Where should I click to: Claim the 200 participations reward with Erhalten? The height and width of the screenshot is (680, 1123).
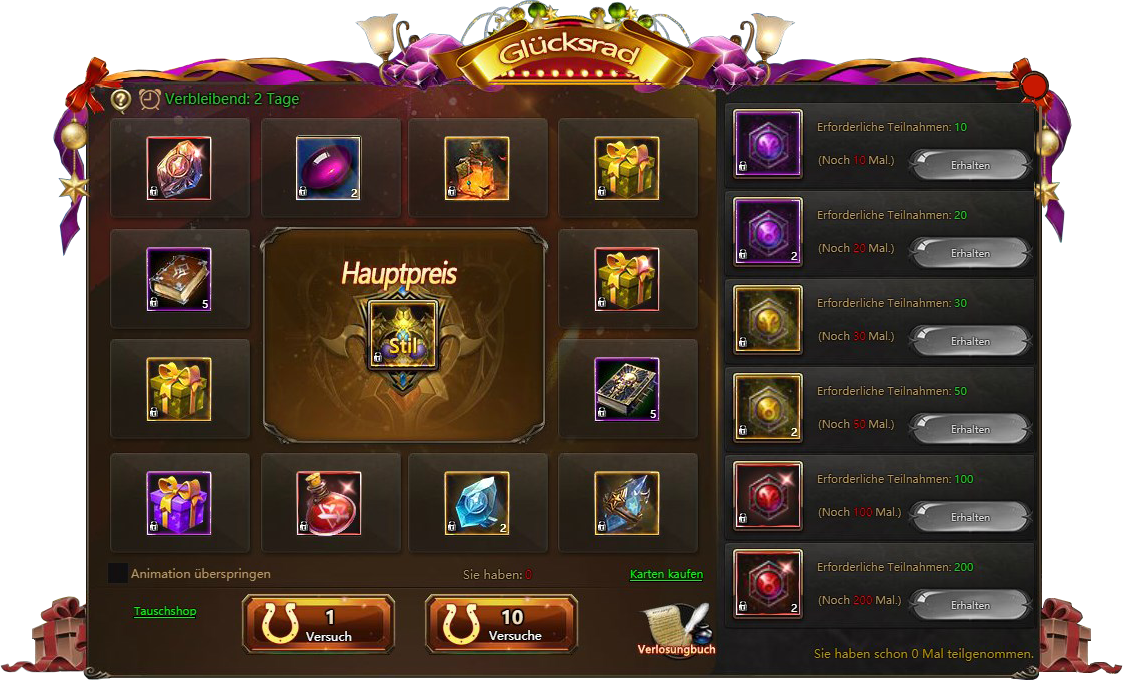(969, 606)
